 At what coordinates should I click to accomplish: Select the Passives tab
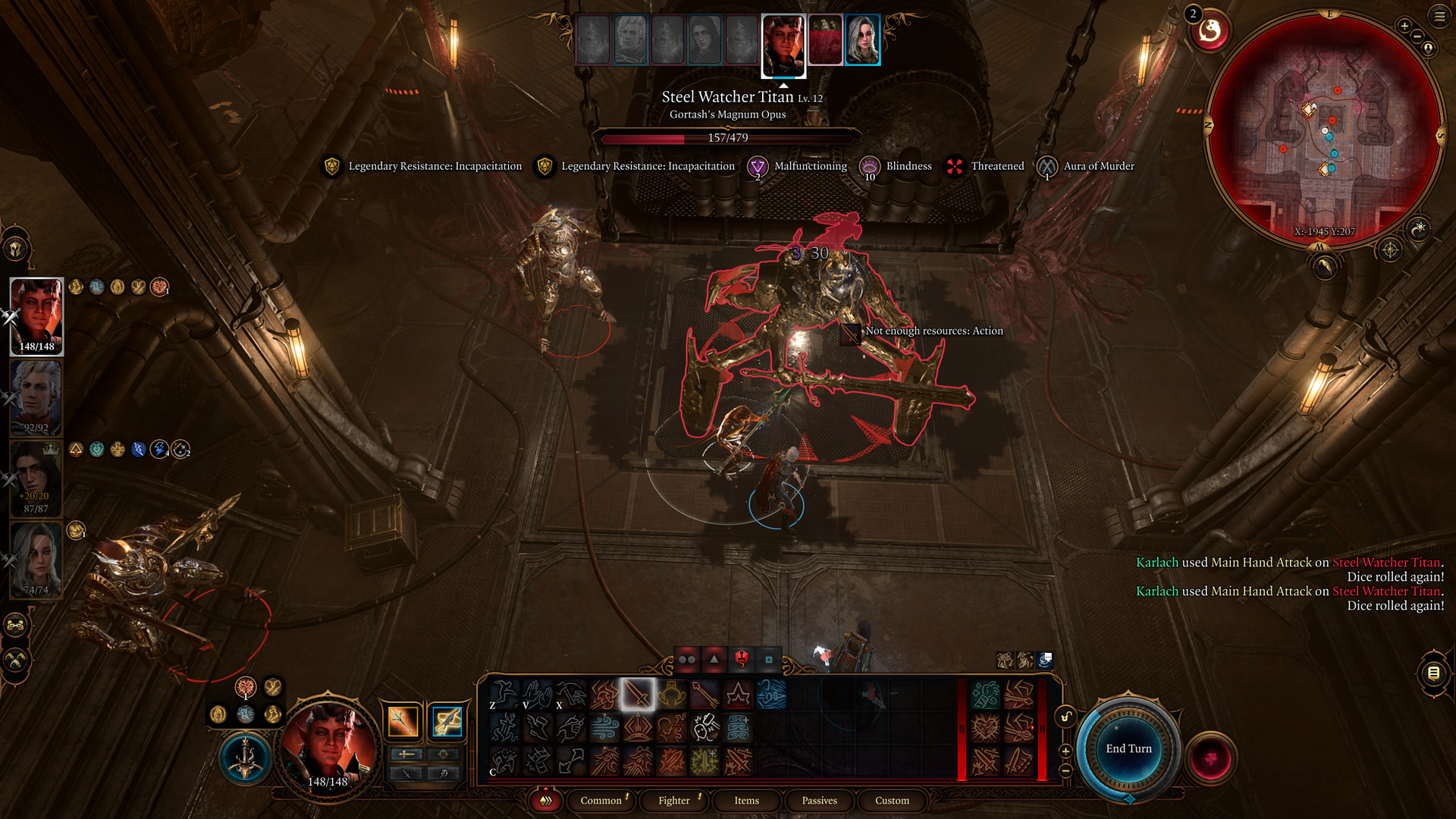point(819,800)
